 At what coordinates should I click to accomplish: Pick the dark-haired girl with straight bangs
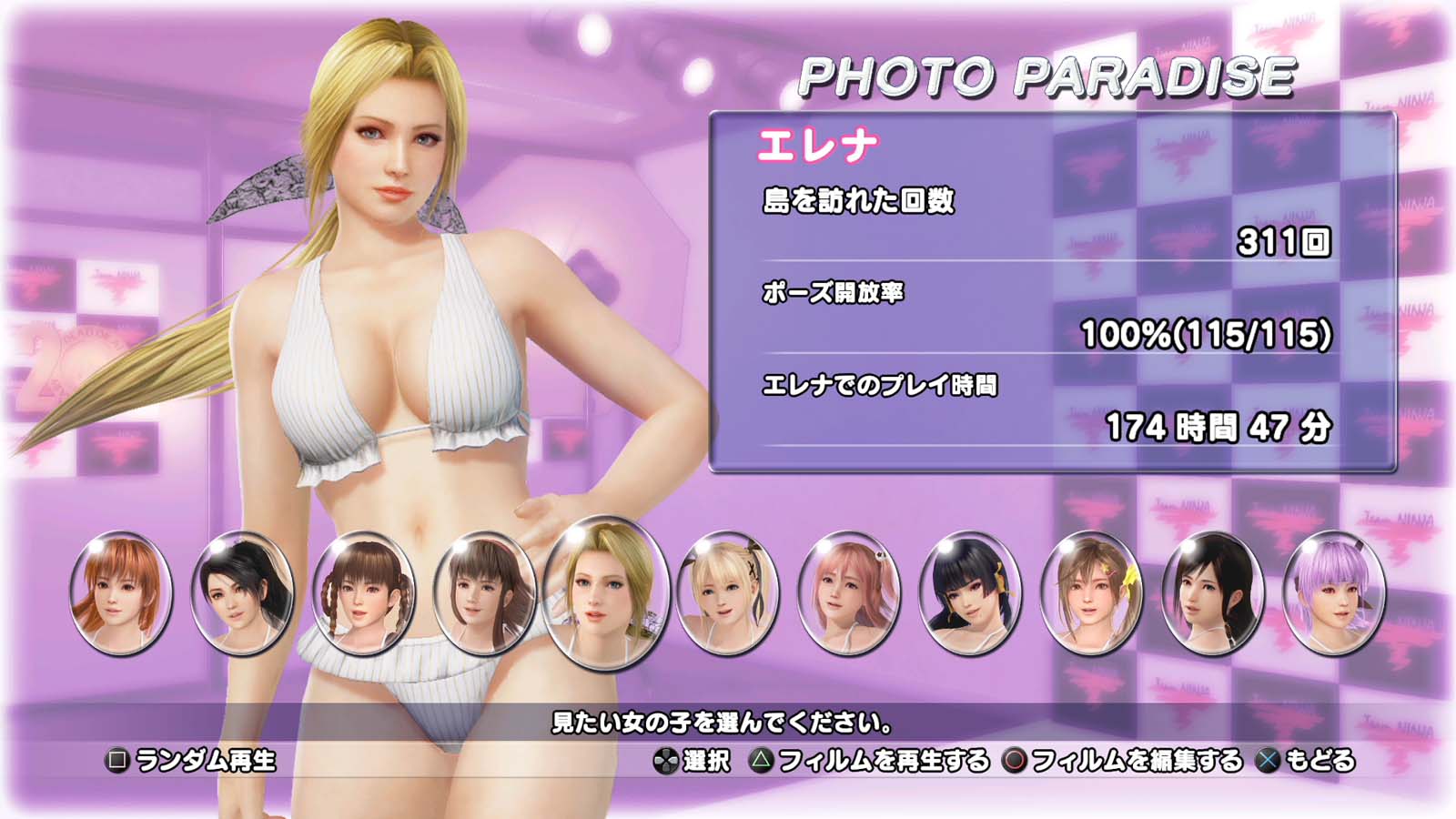pos(970,591)
